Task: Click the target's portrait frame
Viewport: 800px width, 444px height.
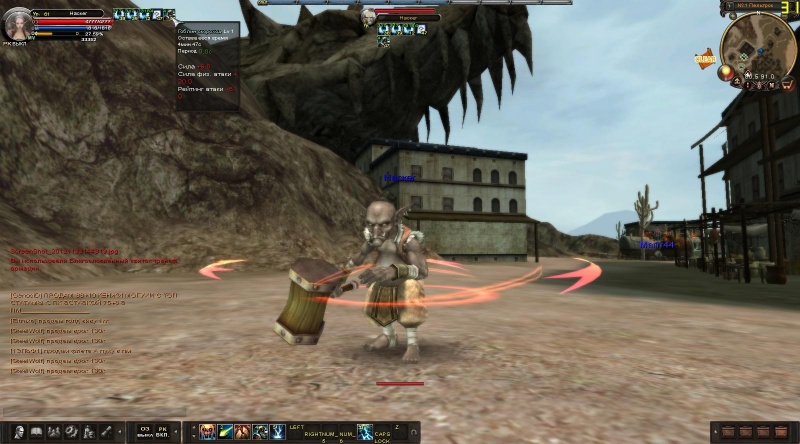Action: [x=369, y=17]
